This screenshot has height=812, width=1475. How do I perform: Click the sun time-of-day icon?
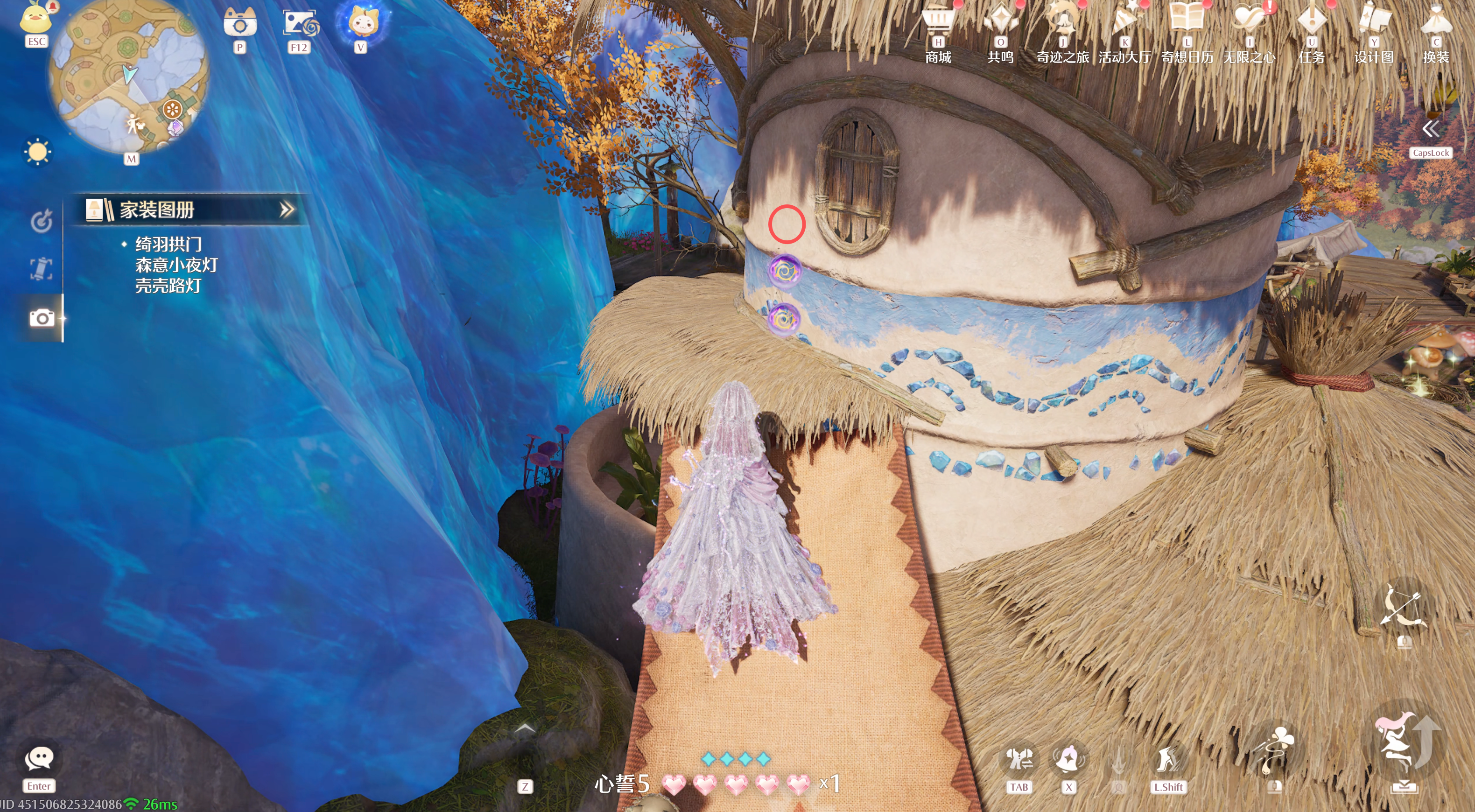click(38, 152)
